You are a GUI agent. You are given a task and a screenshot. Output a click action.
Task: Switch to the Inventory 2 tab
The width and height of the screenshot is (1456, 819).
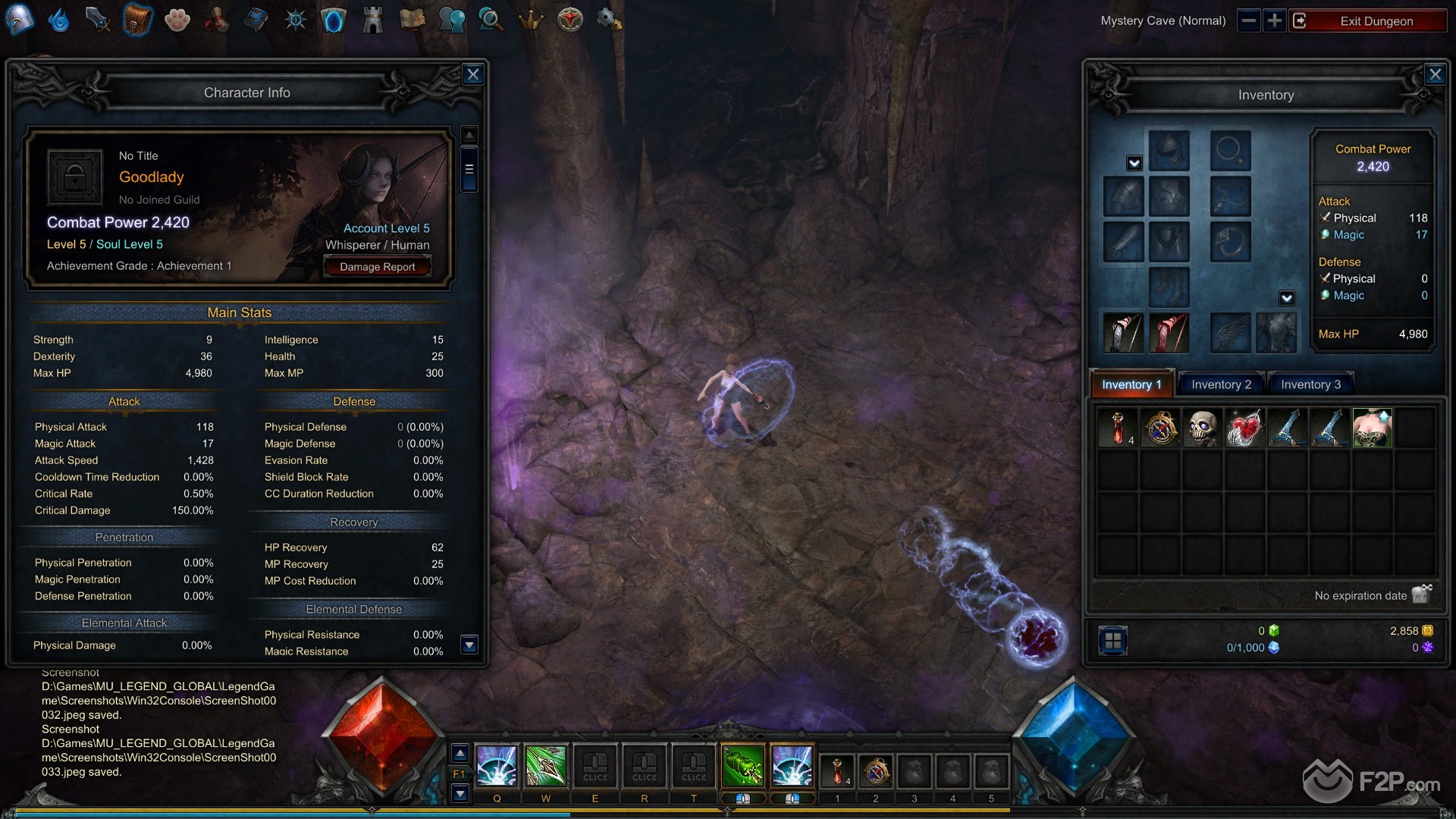coord(1220,384)
